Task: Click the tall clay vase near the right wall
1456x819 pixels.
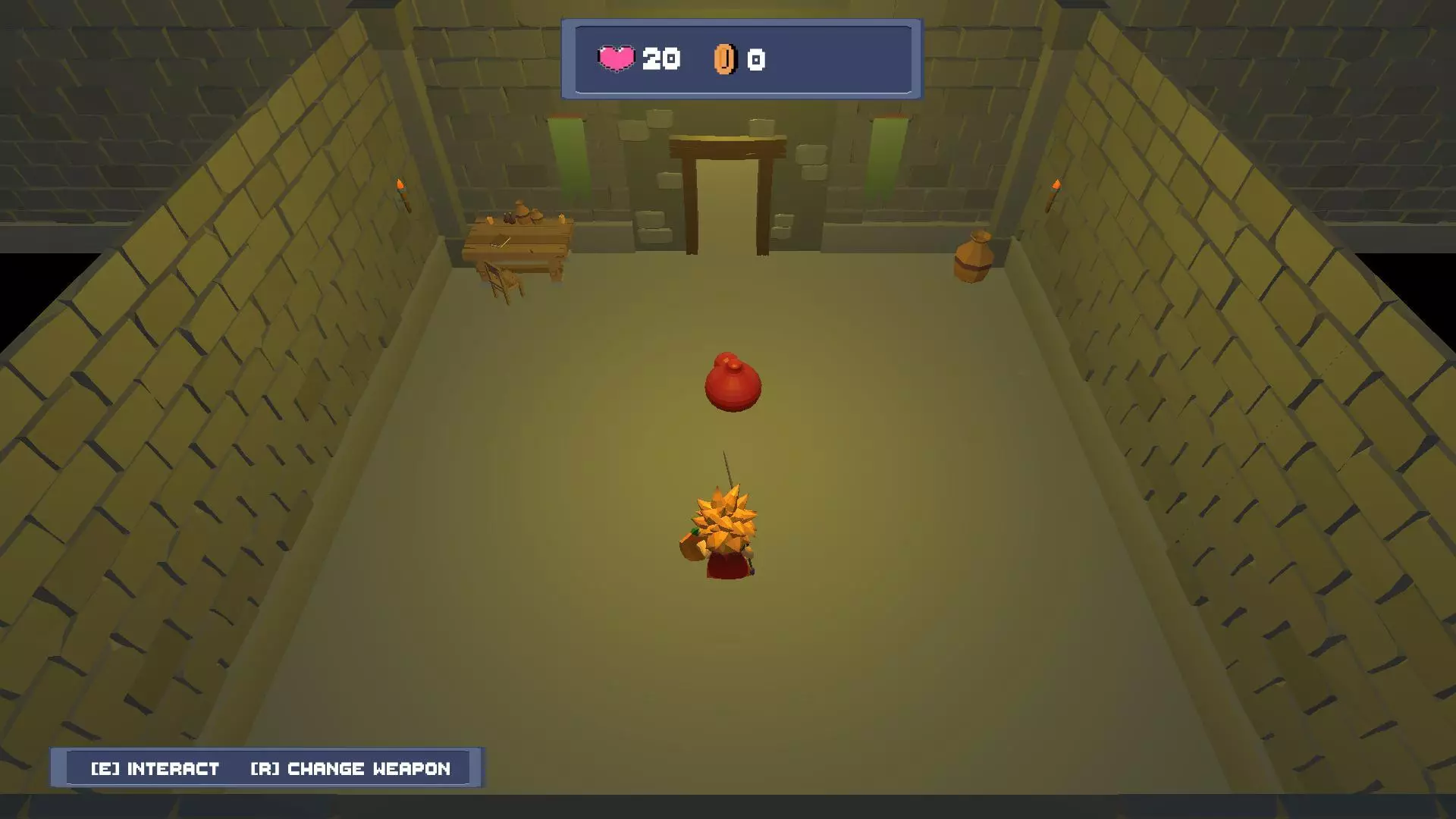Action: point(974,258)
